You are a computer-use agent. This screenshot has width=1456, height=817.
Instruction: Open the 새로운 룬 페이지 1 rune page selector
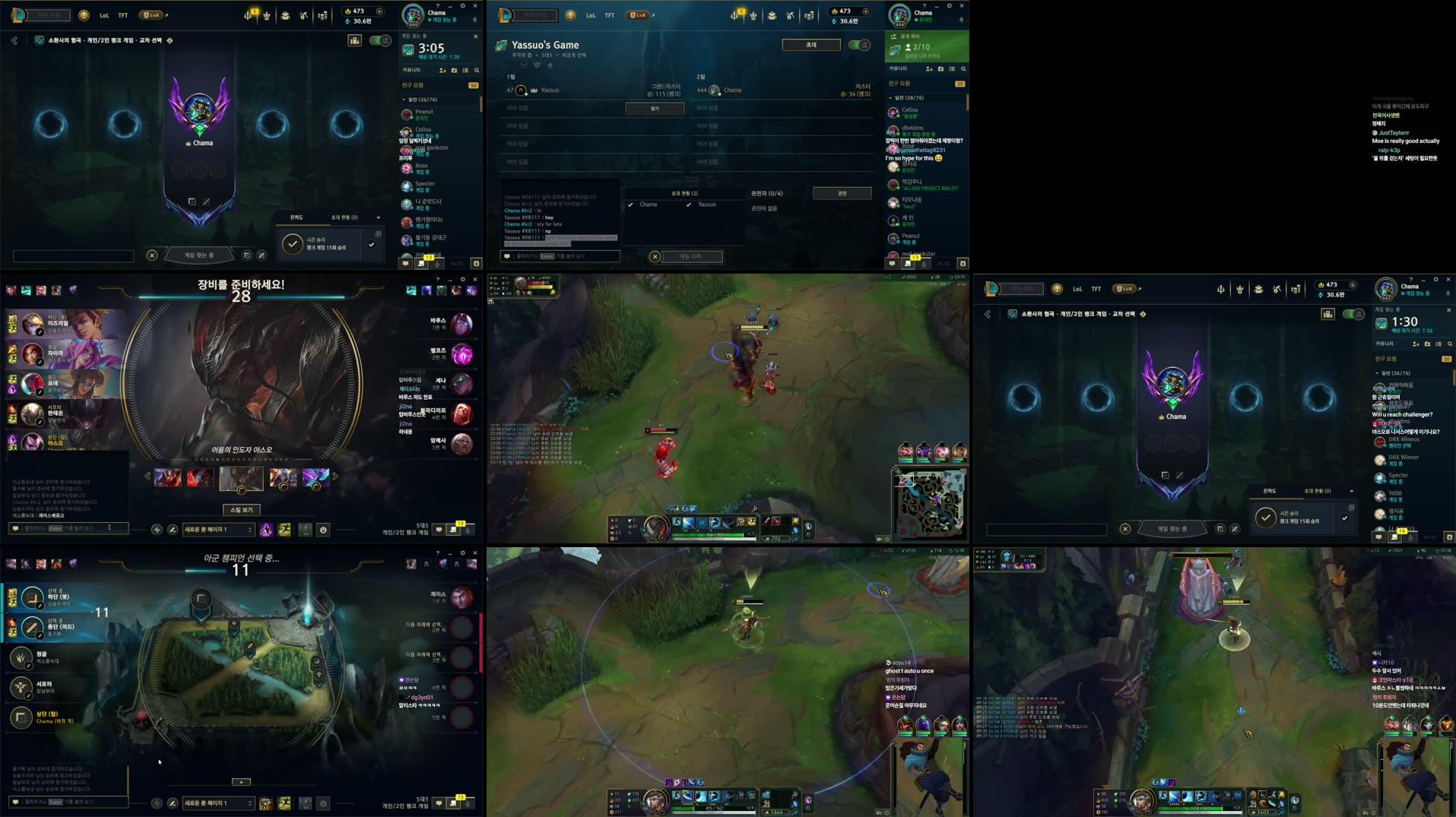[218, 529]
